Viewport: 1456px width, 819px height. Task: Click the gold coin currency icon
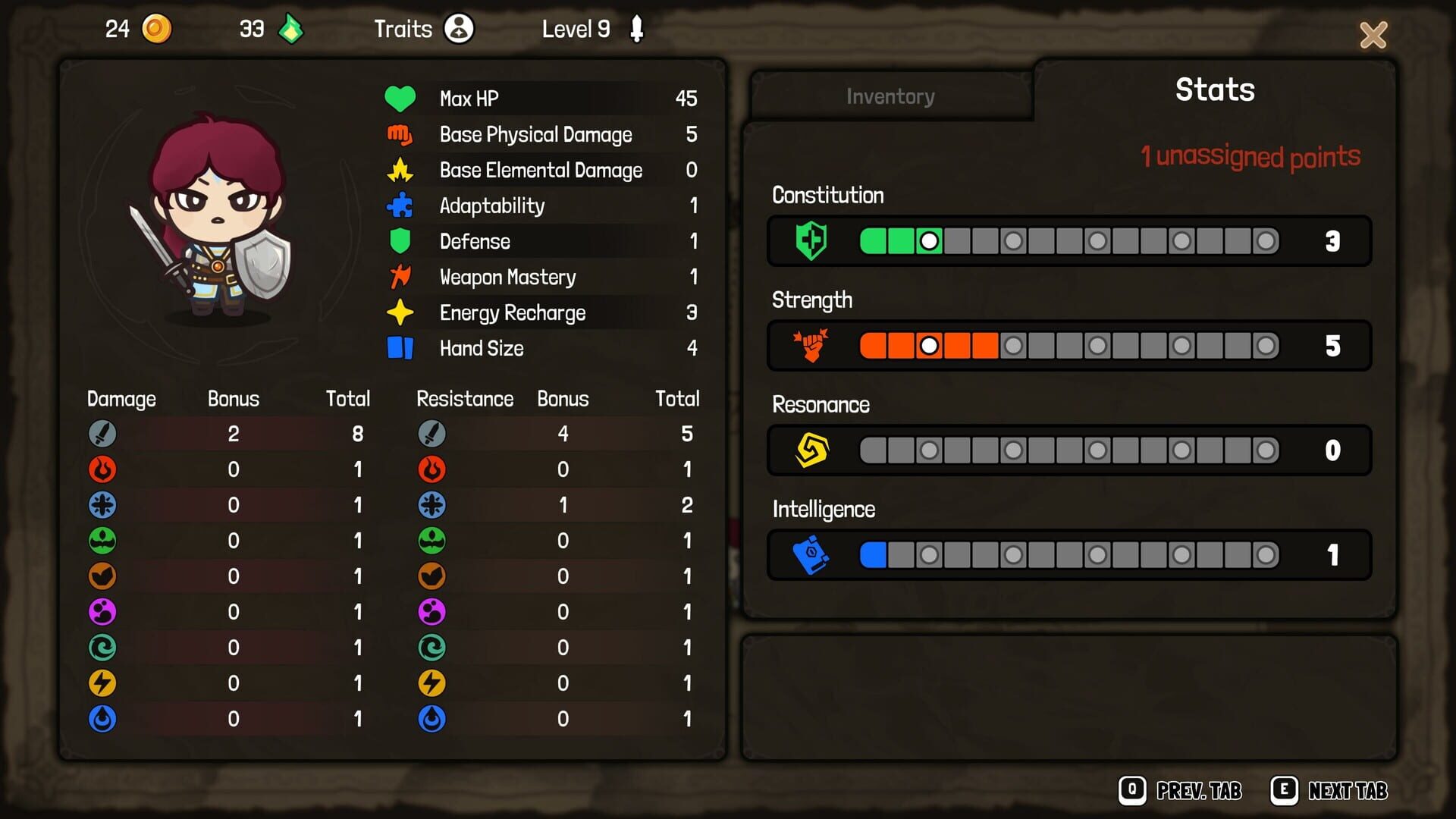(x=157, y=29)
